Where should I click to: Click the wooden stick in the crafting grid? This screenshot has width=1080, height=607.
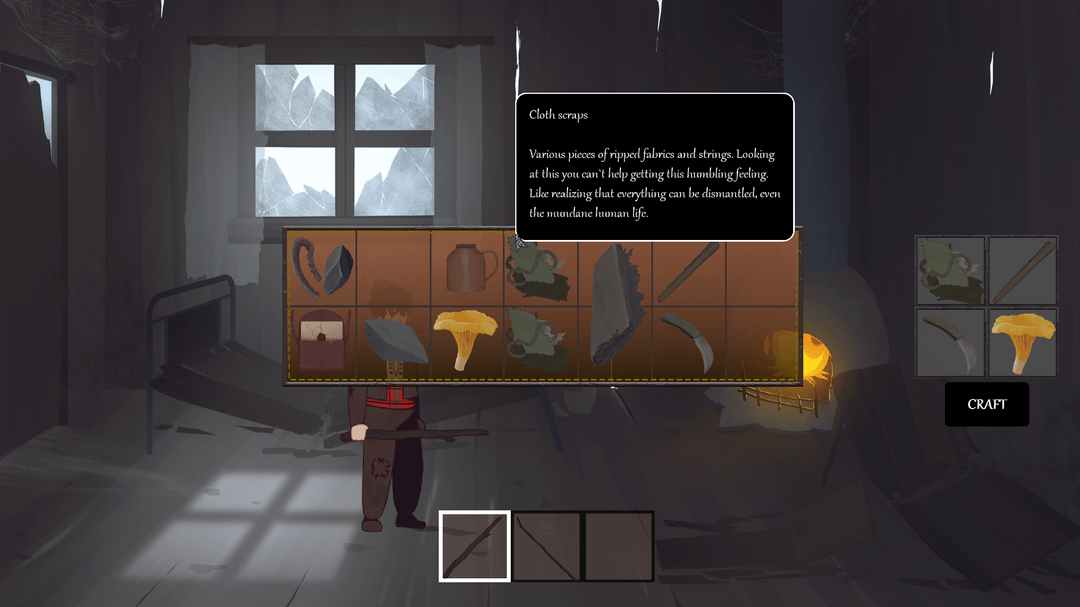[1022, 270]
